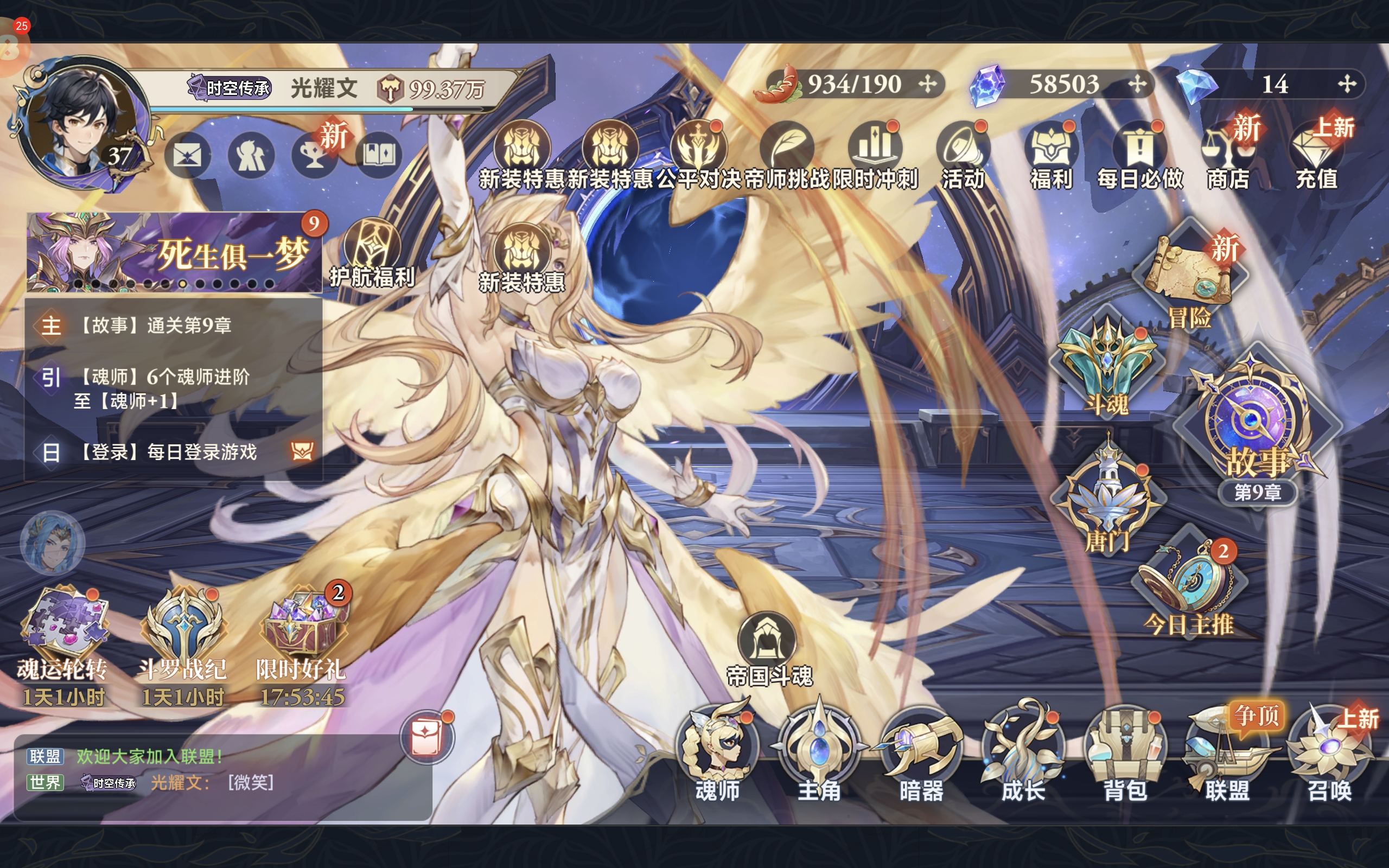Add more sausage stamina
The width and height of the screenshot is (1389, 868).
pos(927,85)
